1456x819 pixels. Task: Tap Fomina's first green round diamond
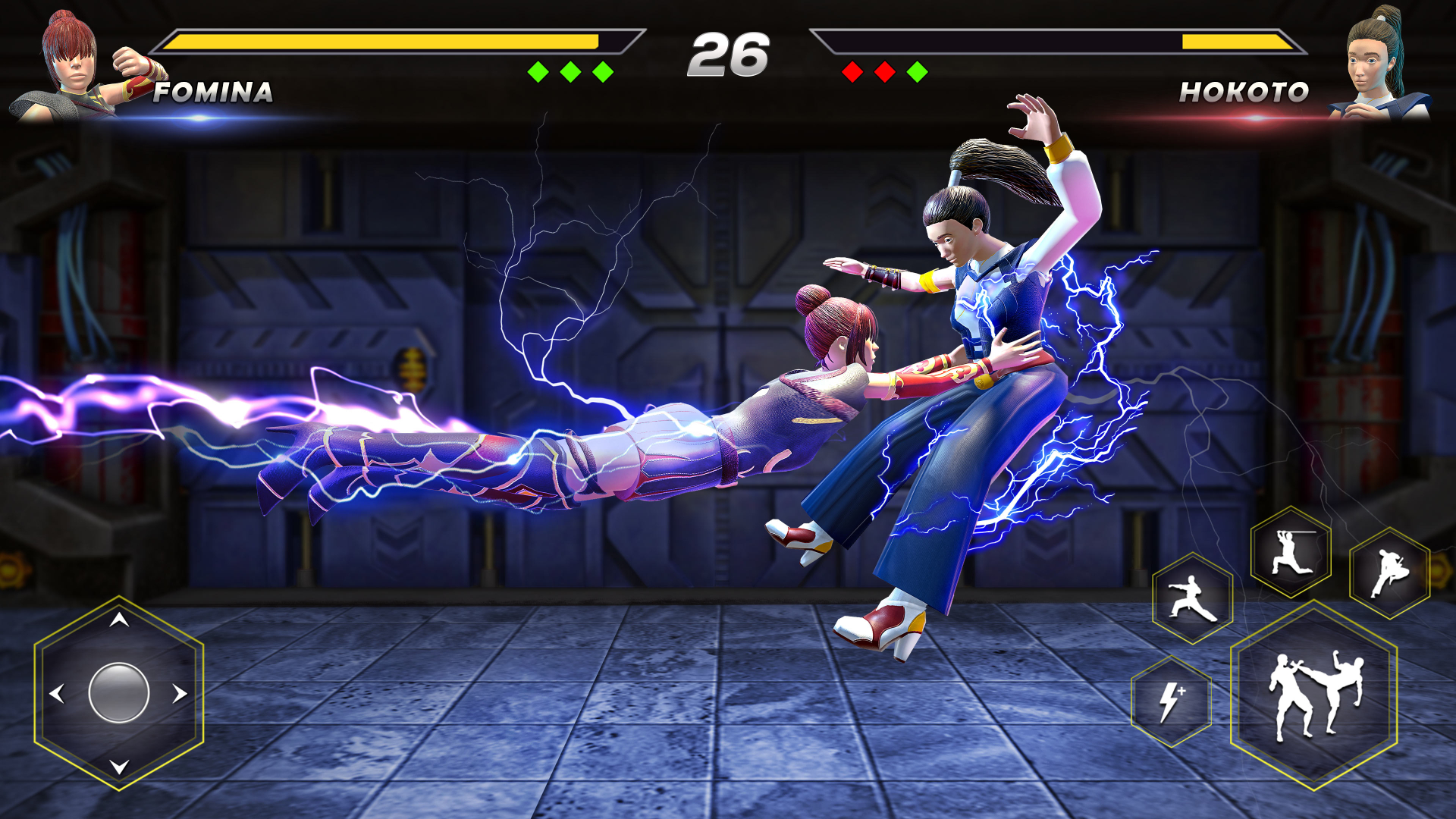tap(538, 71)
